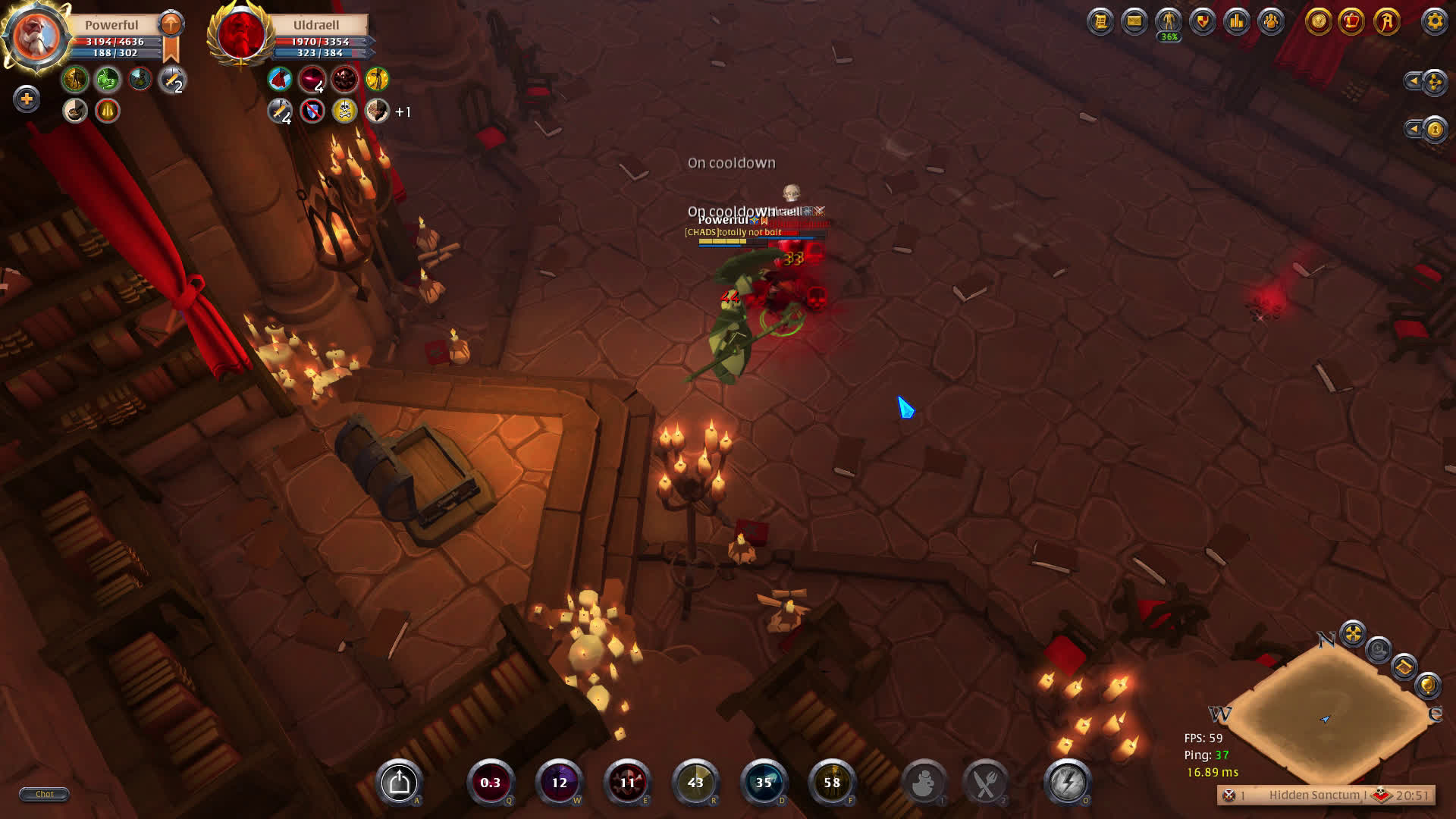Open the character inventory figure icon
Viewport: 1456px width, 819px height.
pyautogui.click(x=1169, y=21)
